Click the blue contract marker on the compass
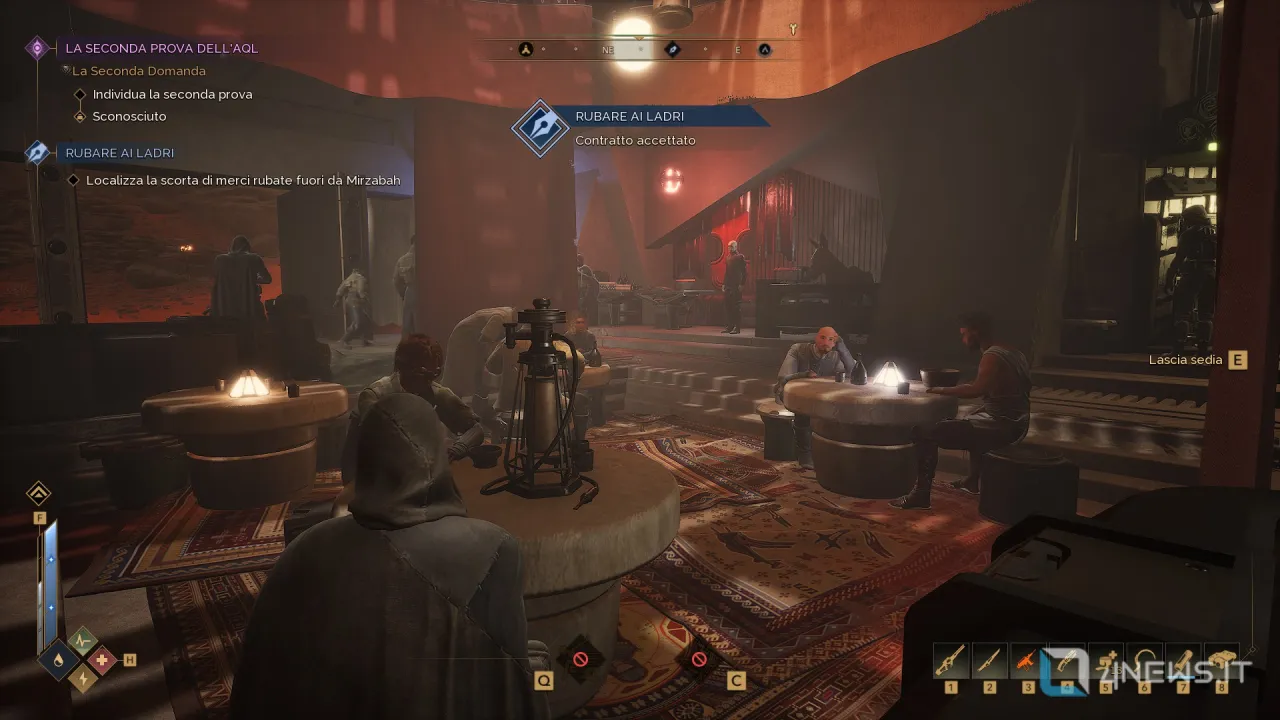 click(x=673, y=49)
